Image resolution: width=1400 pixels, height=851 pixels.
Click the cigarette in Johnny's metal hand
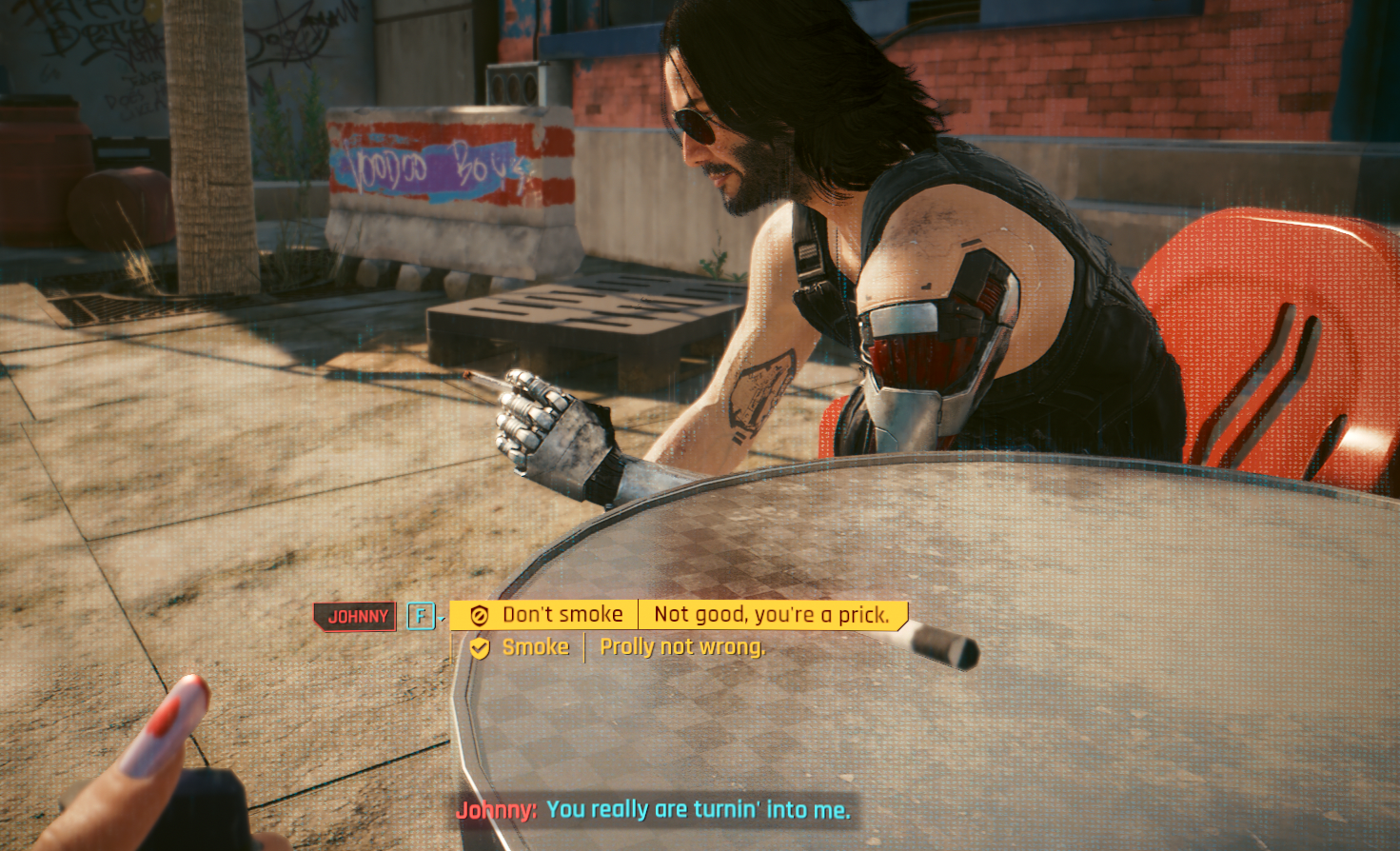[x=481, y=382]
